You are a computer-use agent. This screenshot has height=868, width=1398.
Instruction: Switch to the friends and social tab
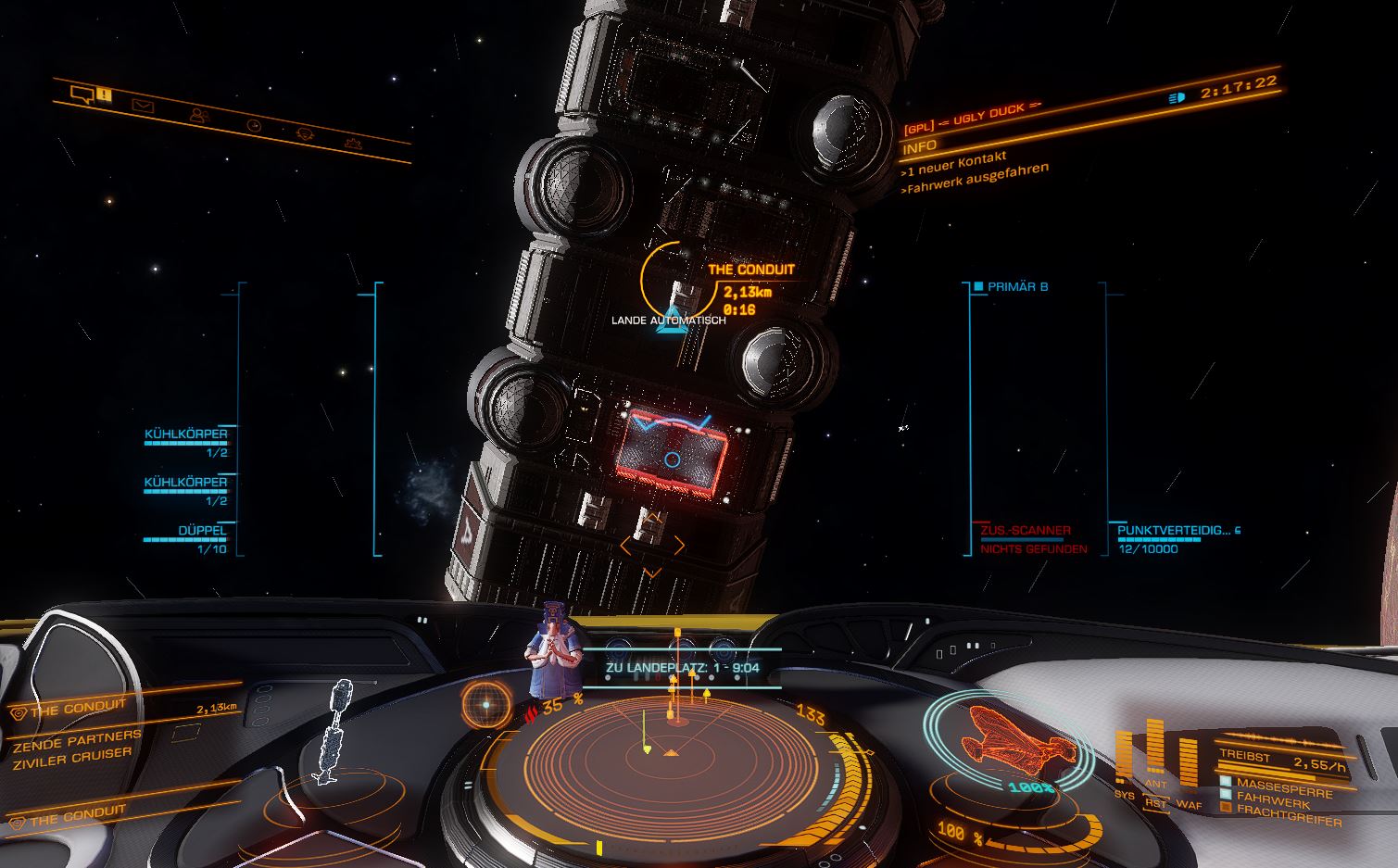(x=198, y=116)
